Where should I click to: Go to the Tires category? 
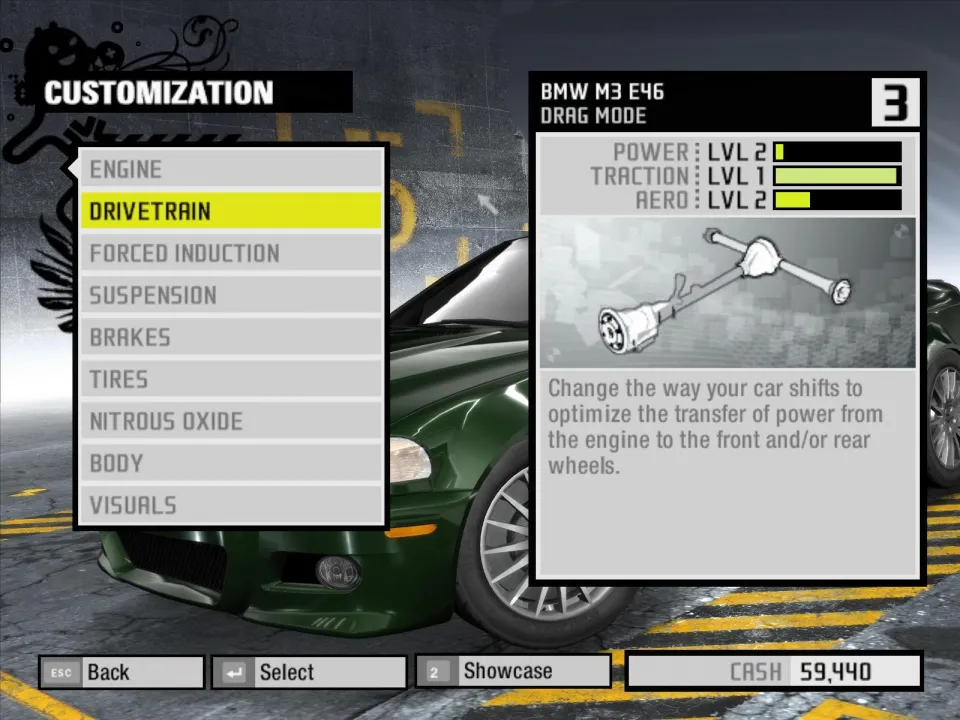click(x=230, y=379)
